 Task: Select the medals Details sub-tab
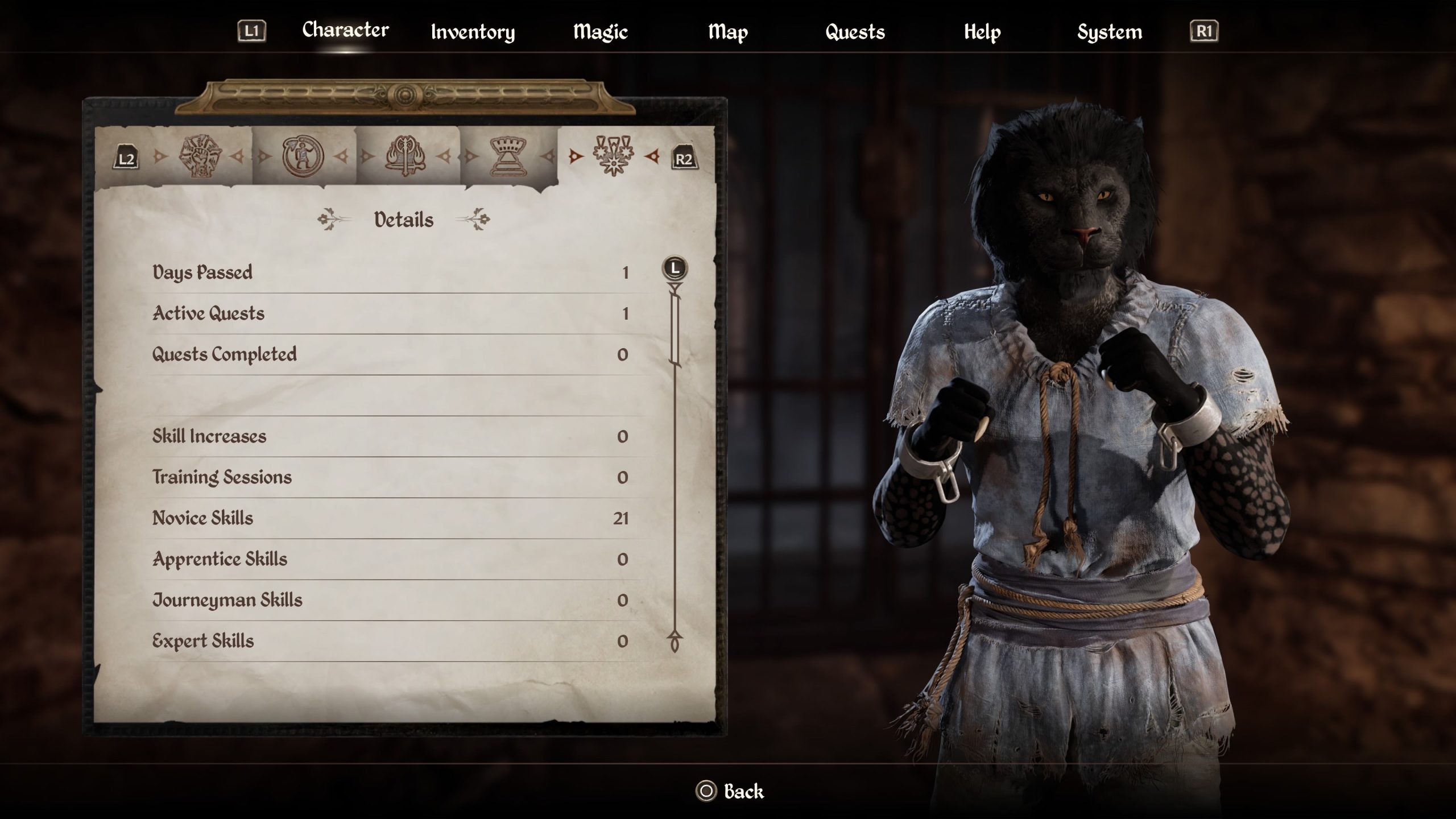pos(613,155)
